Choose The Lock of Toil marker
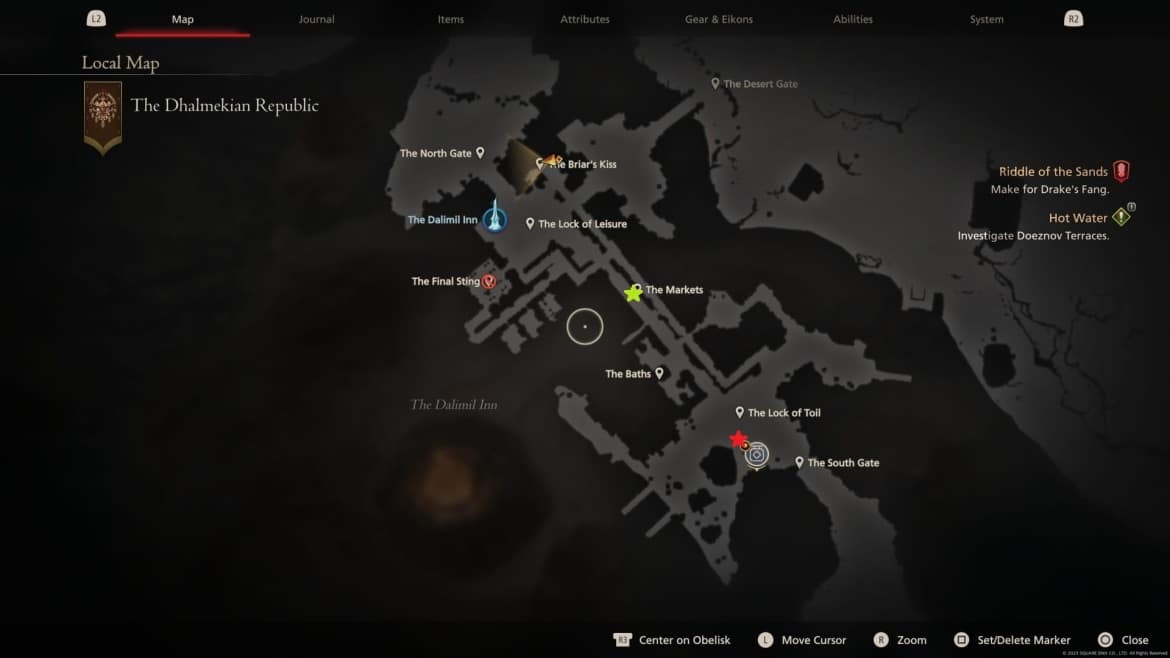This screenshot has width=1170, height=658. (x=740, y=412)
